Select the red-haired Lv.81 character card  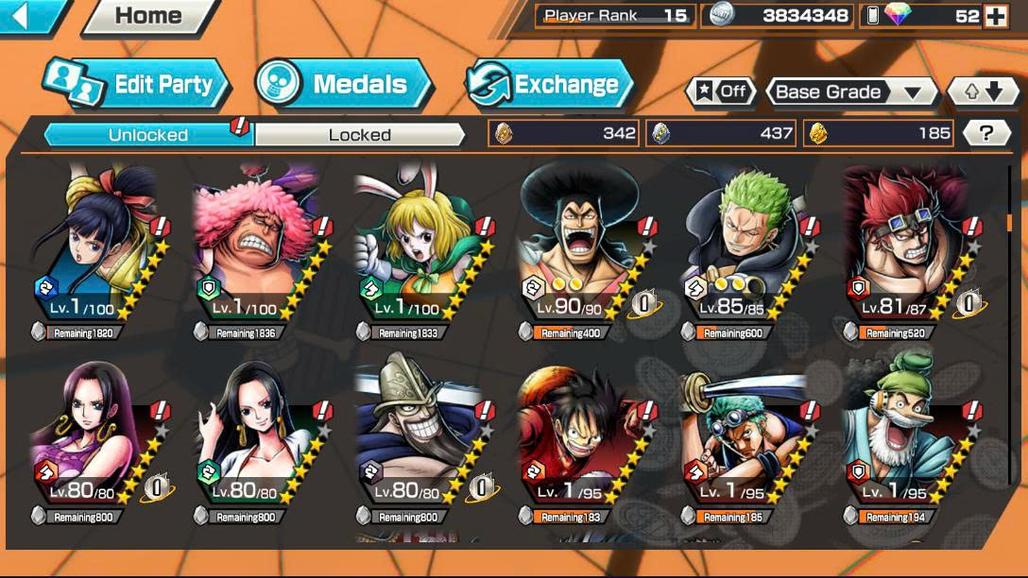click(x=906, y=250)
